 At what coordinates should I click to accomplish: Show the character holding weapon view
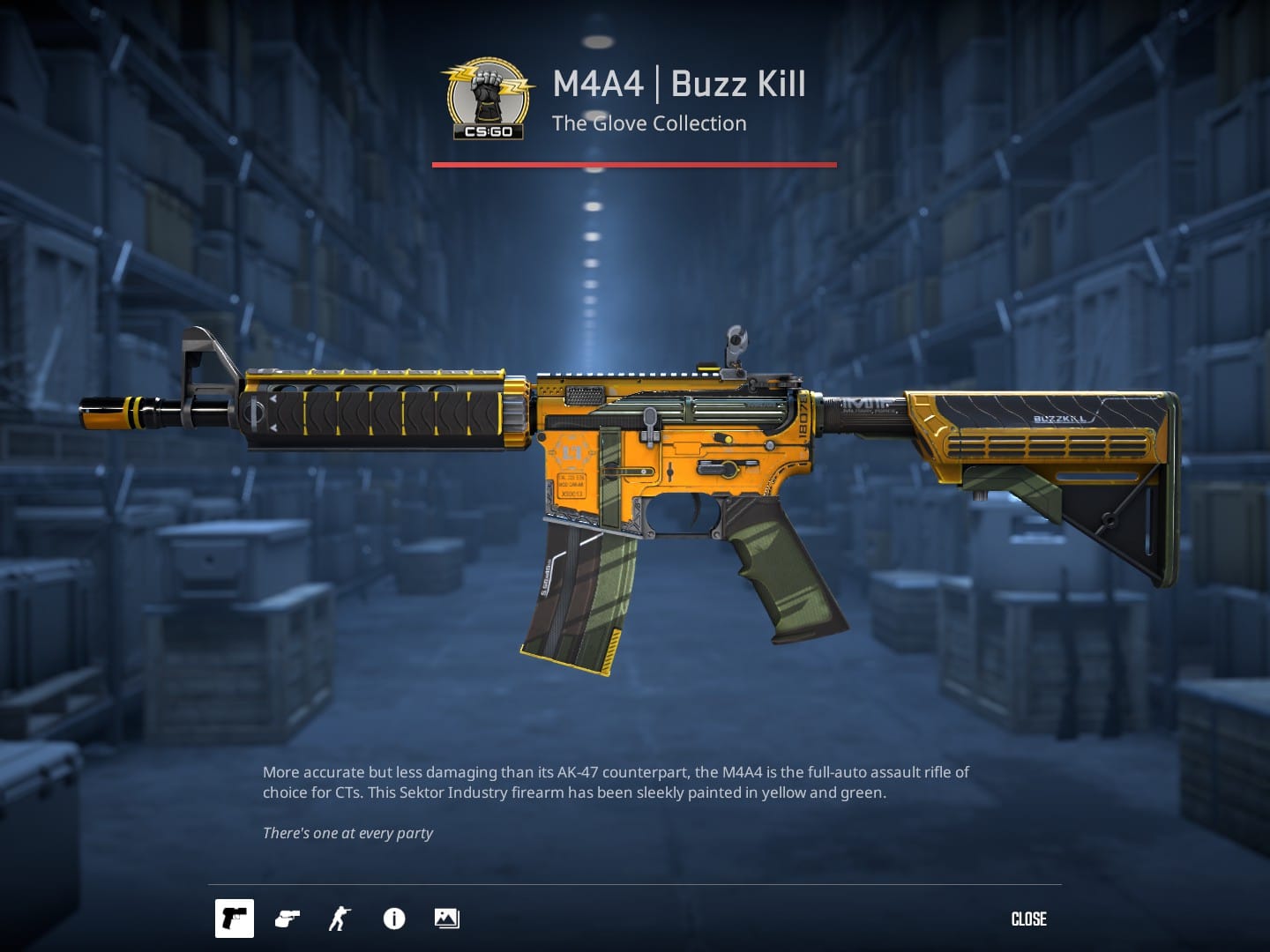point(340,919)
